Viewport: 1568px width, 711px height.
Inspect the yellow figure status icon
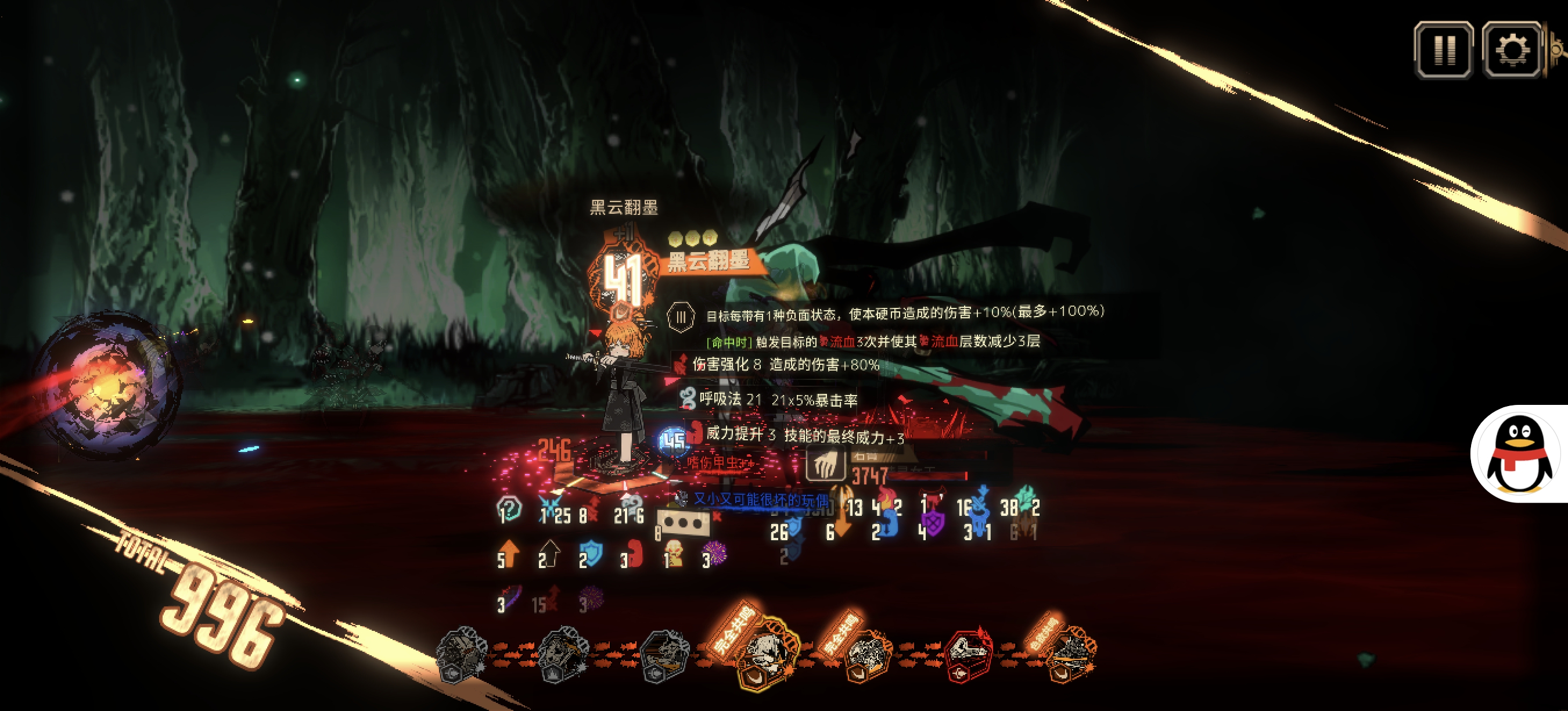coord(673,553)
